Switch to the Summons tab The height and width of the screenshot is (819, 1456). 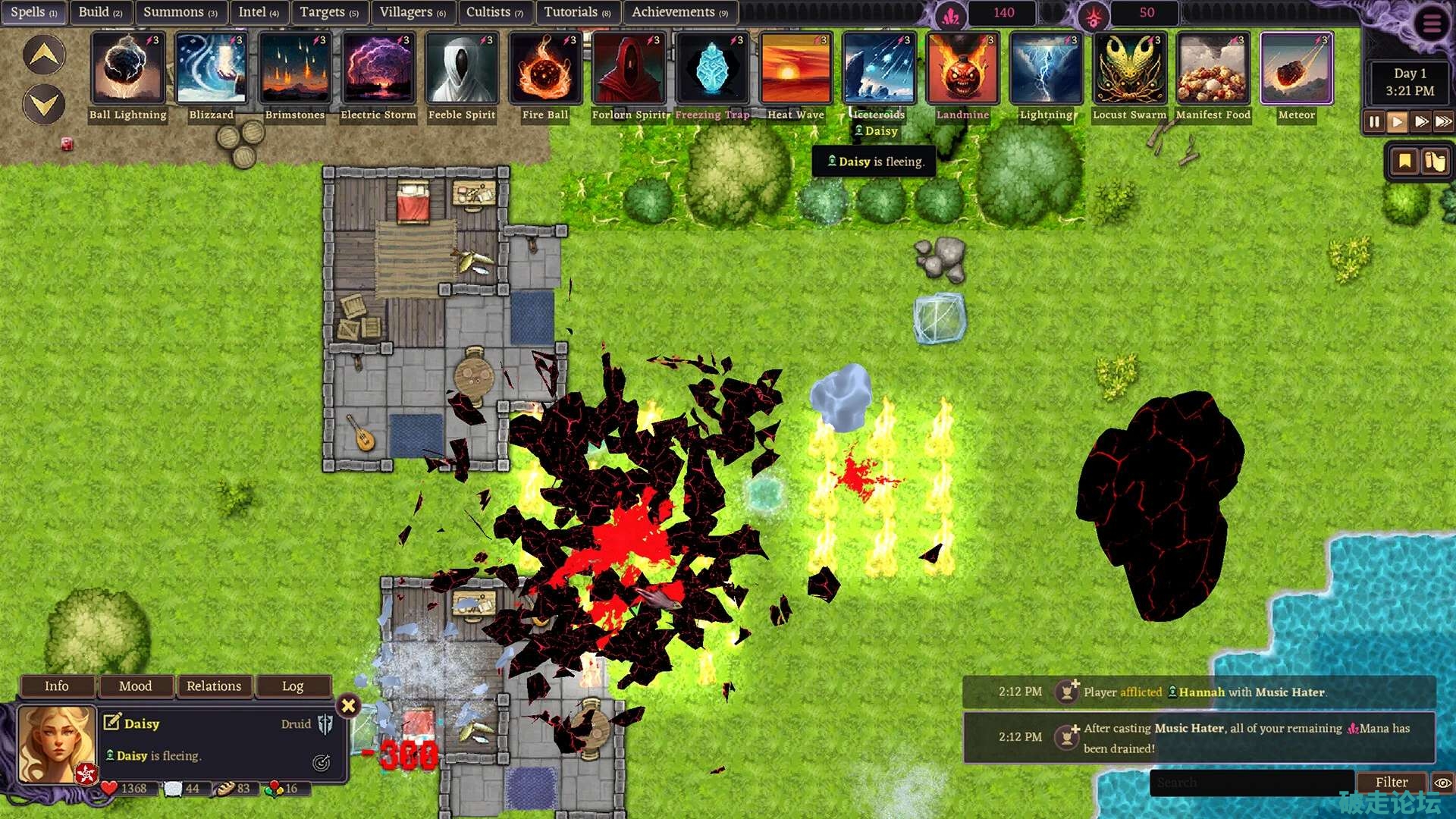[180, 12]
